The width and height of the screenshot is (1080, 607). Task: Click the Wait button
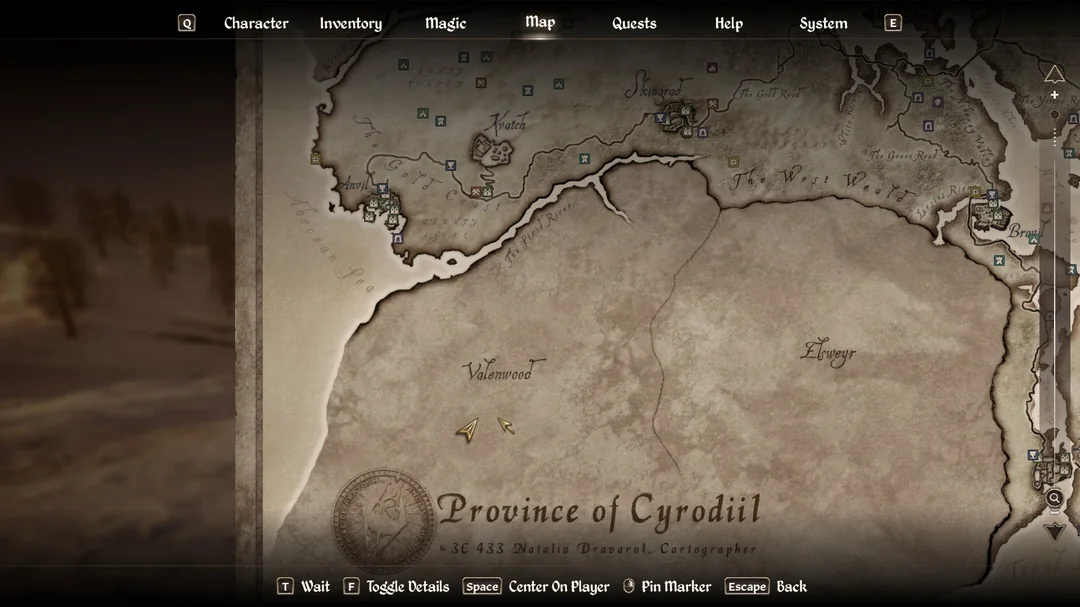point(314,587)
